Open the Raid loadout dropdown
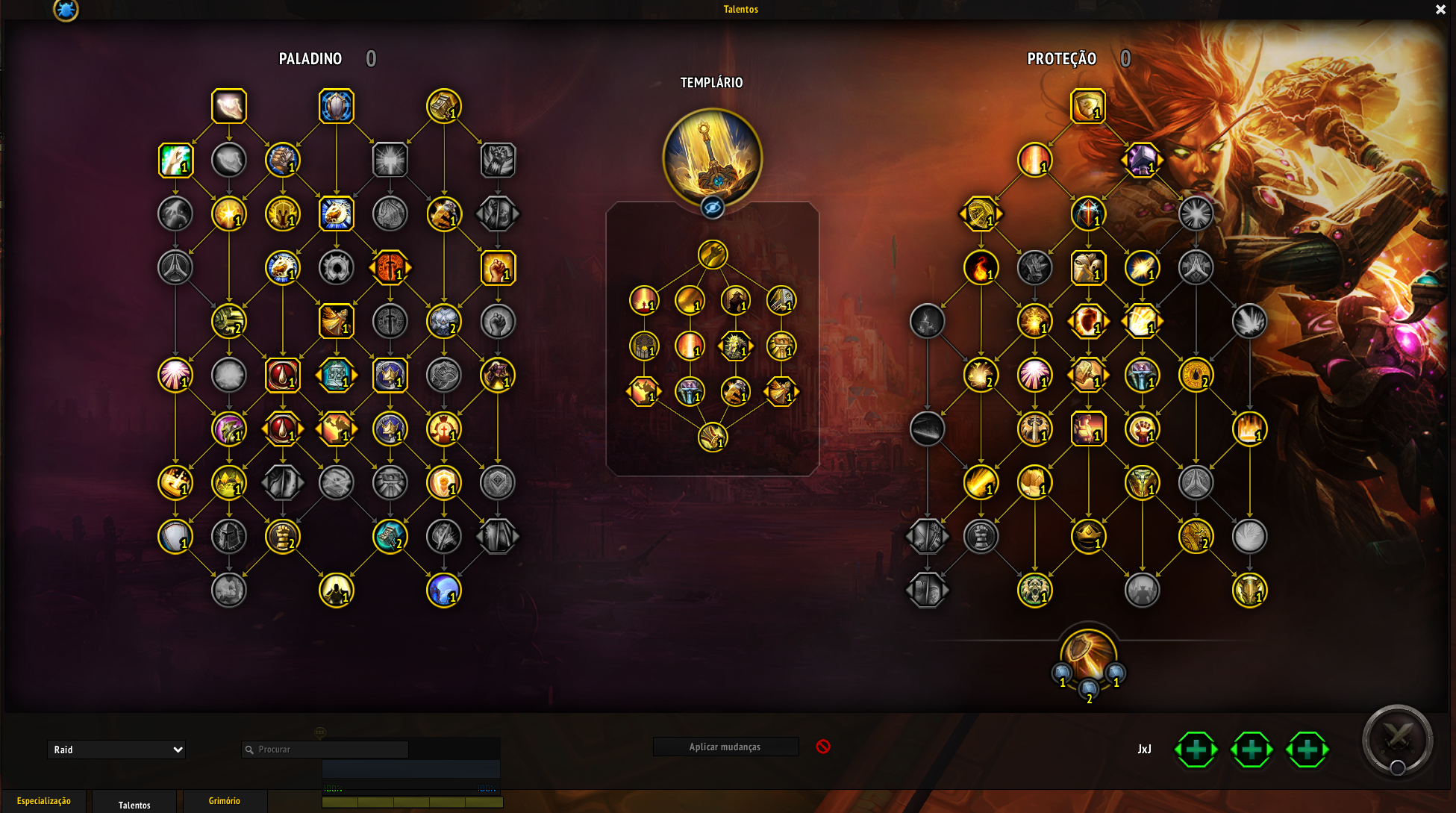 pyautogui.click(x=116, y=750)
